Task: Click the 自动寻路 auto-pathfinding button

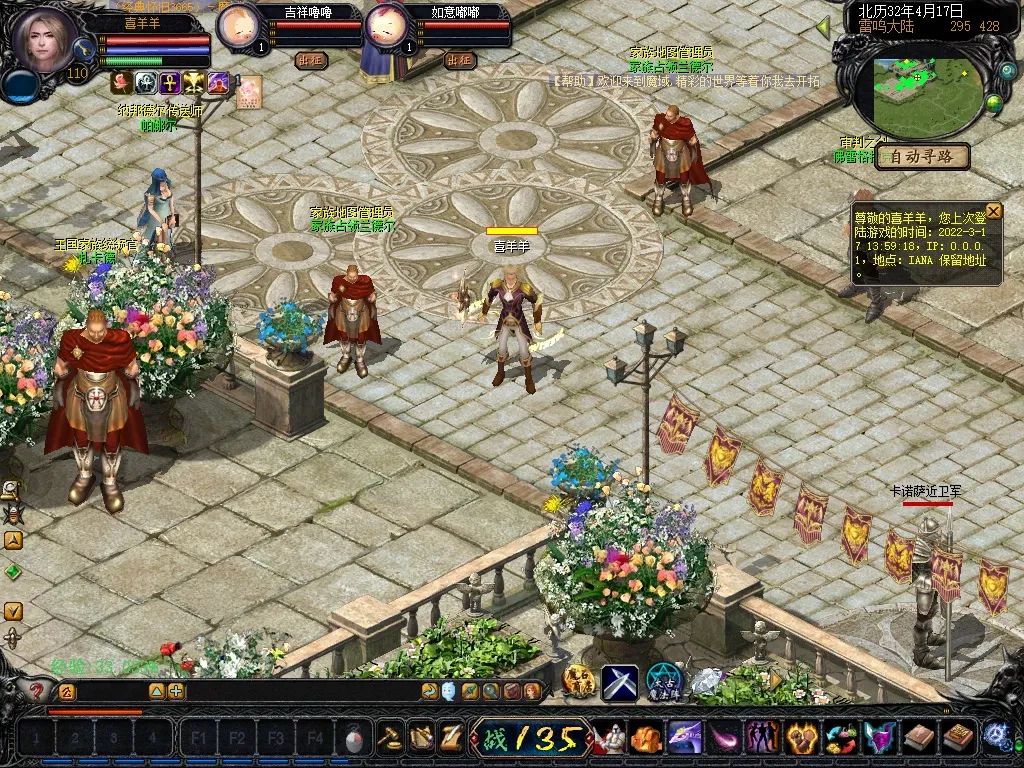Action: point(923,157)
